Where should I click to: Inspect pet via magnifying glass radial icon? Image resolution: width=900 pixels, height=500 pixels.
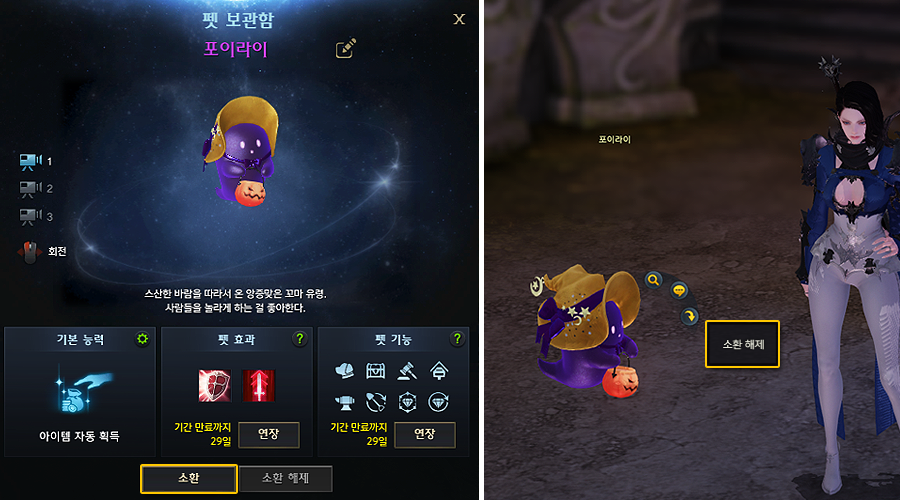pos(653,281)
